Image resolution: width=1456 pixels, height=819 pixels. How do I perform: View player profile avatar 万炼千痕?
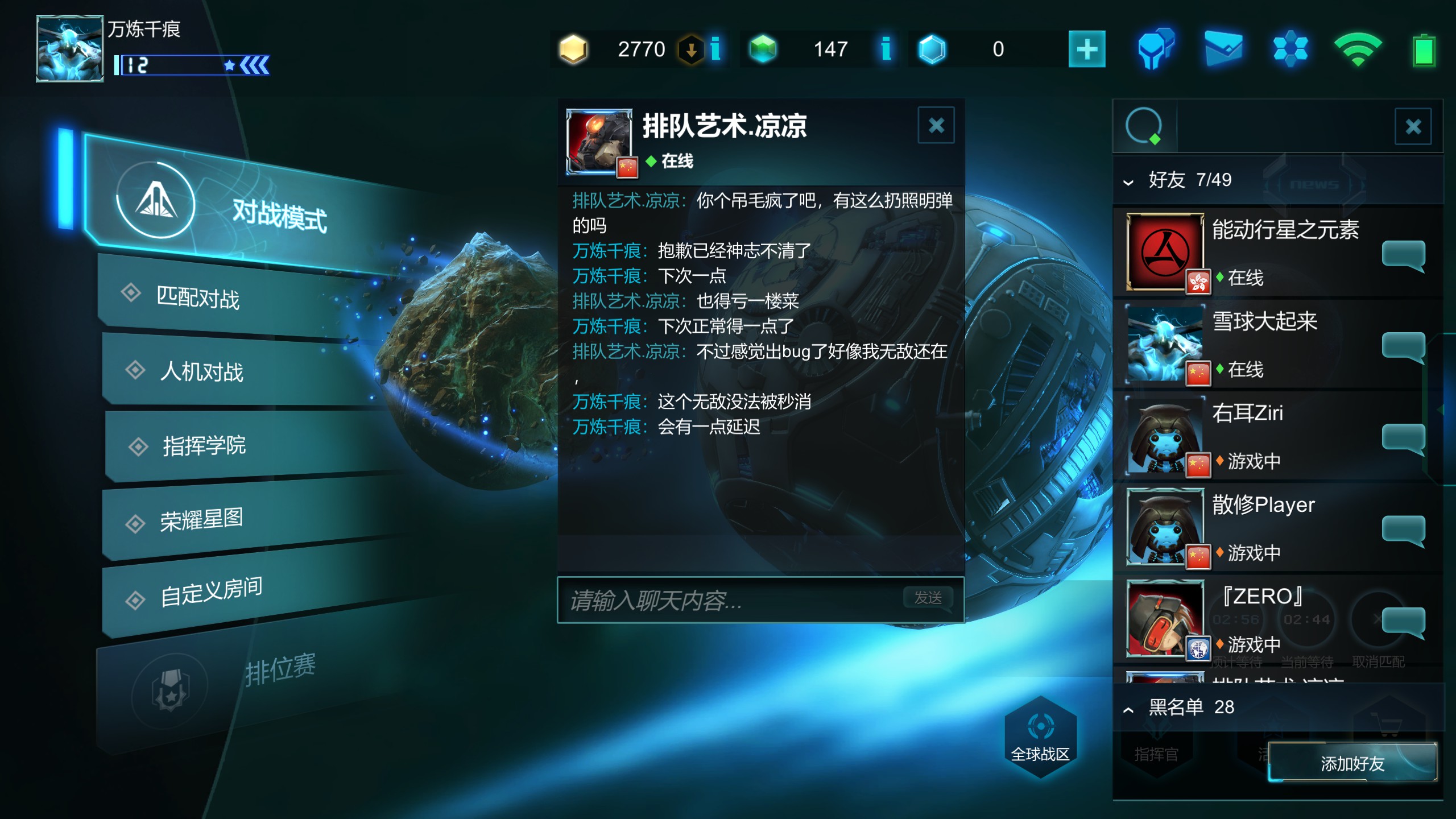pos(69,49)
